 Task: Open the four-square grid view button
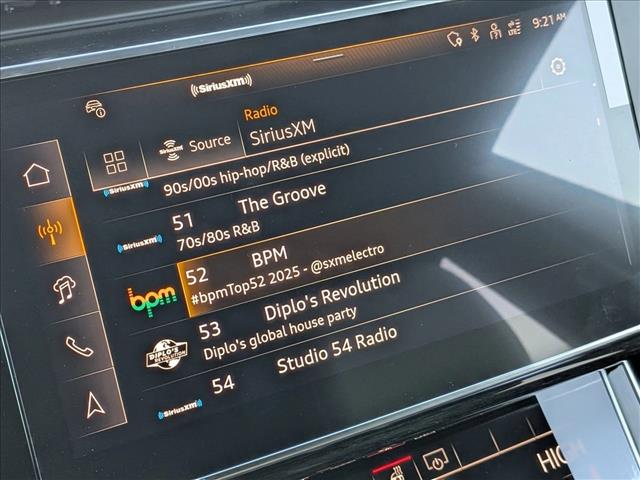click(x=116, y=162)
